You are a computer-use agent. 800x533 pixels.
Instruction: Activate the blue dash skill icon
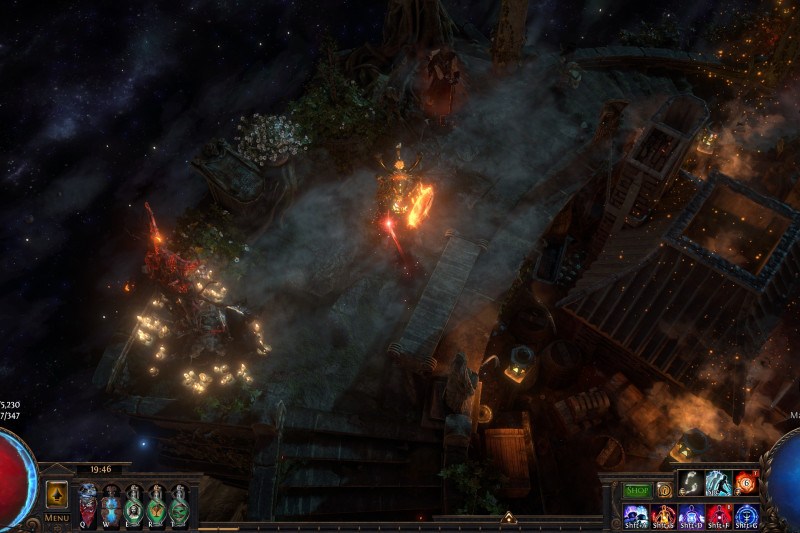(x=718, y=483)
